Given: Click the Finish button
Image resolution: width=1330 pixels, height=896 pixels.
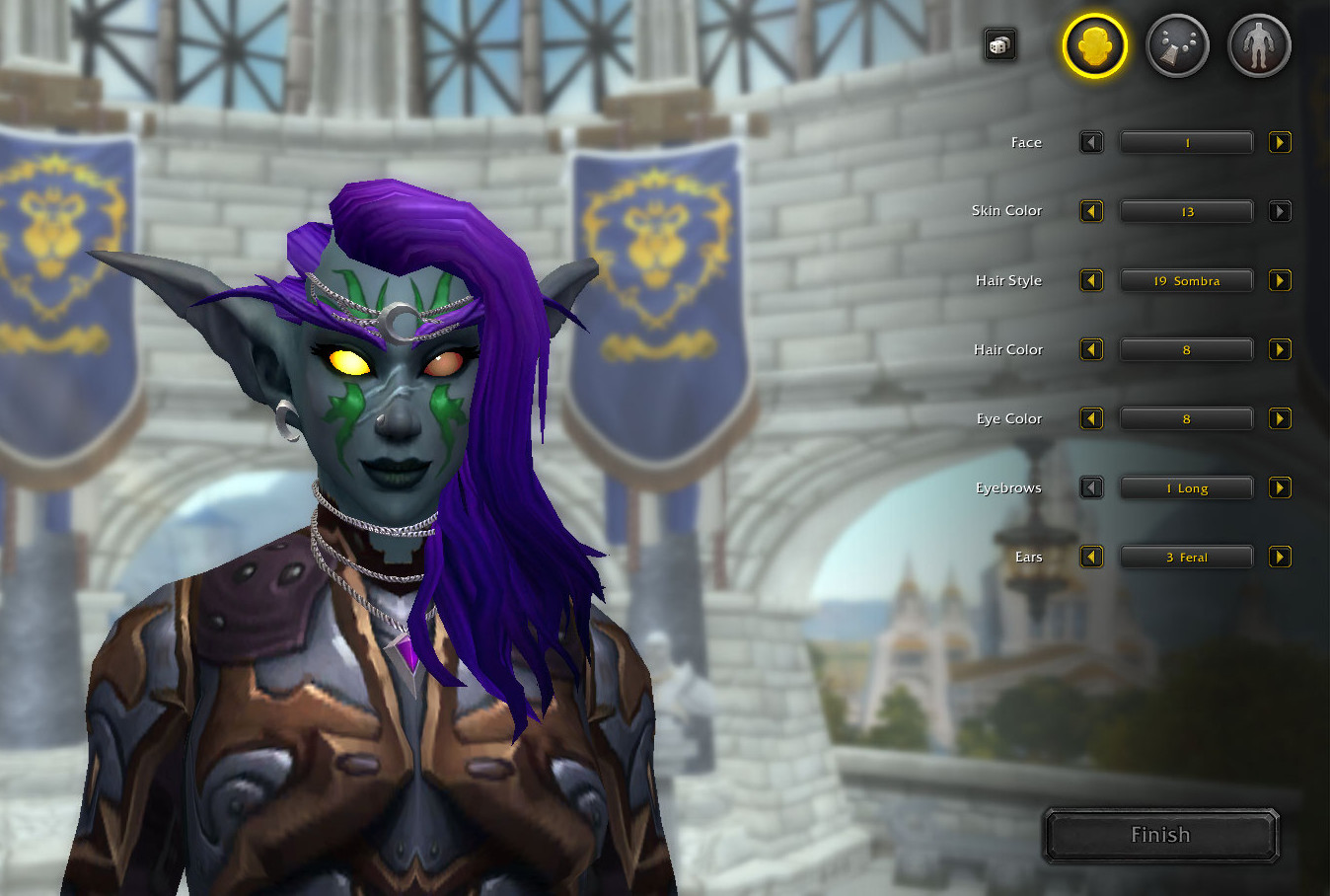Looking at the screenshot, I should pyautogui.click(x=1160, y=835).
